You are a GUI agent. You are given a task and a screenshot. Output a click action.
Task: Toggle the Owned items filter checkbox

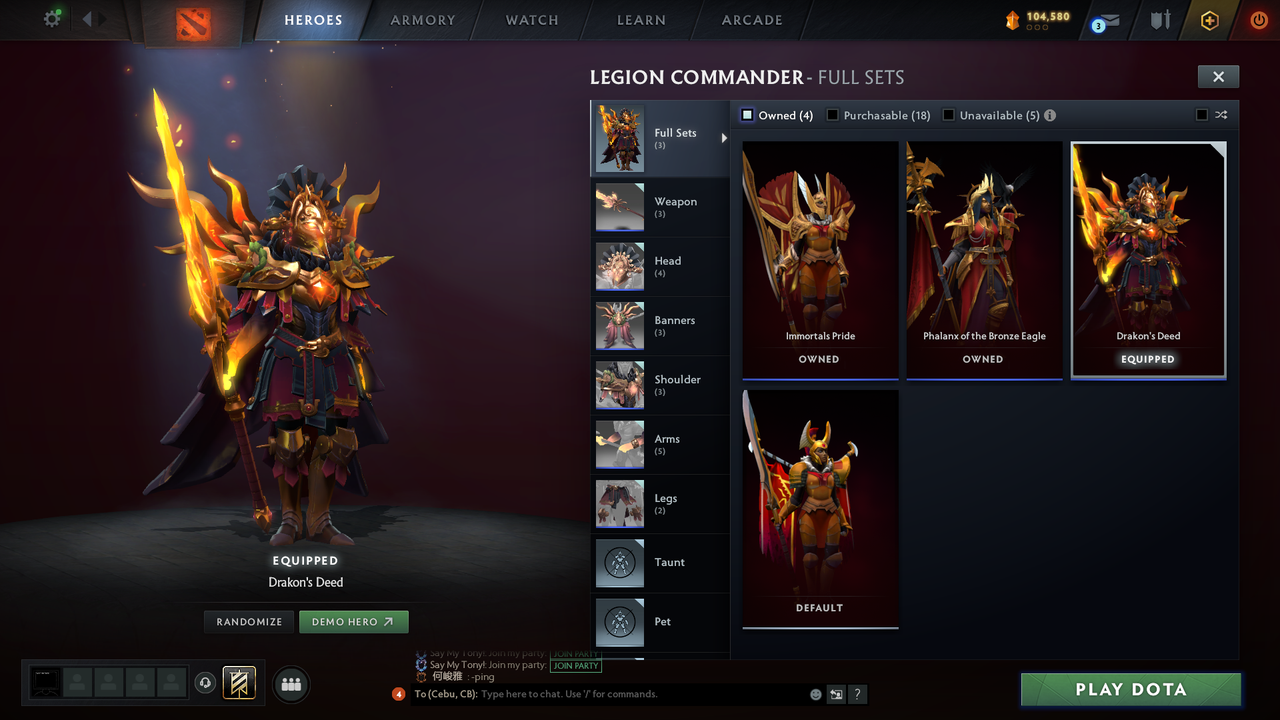(x=746, y=115)
